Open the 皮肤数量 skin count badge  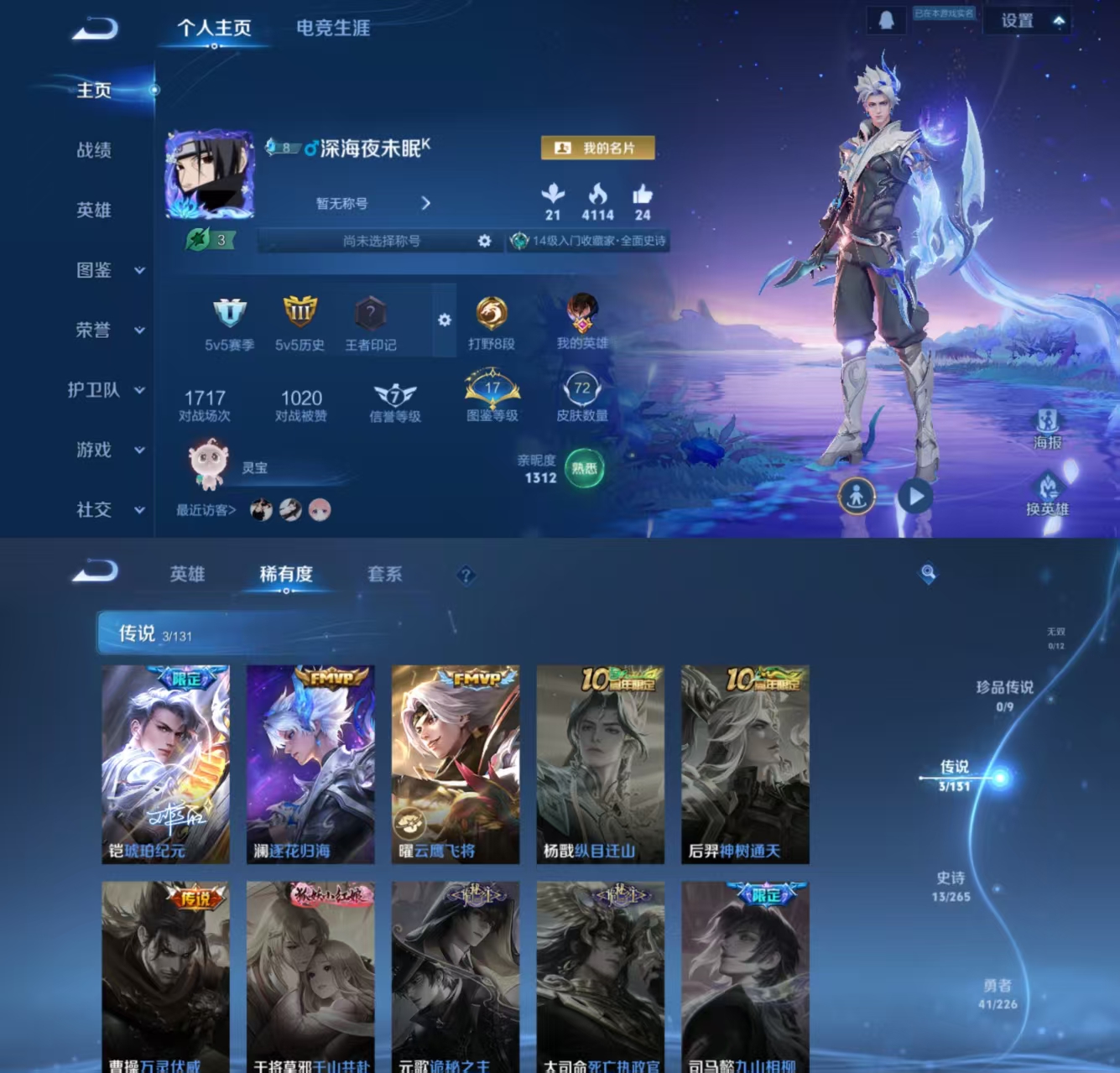point(581,398)
